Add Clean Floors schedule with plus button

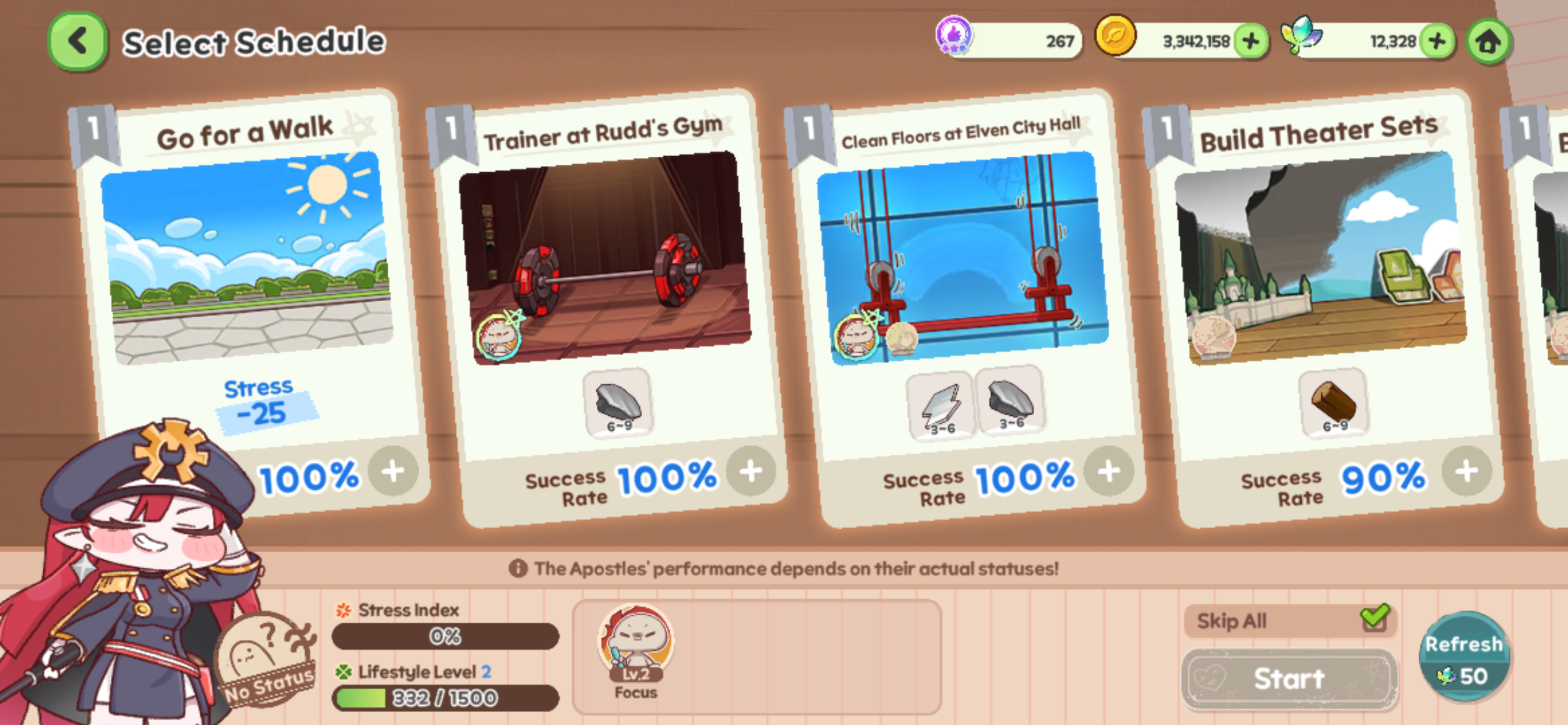(x=1109, y=472)
